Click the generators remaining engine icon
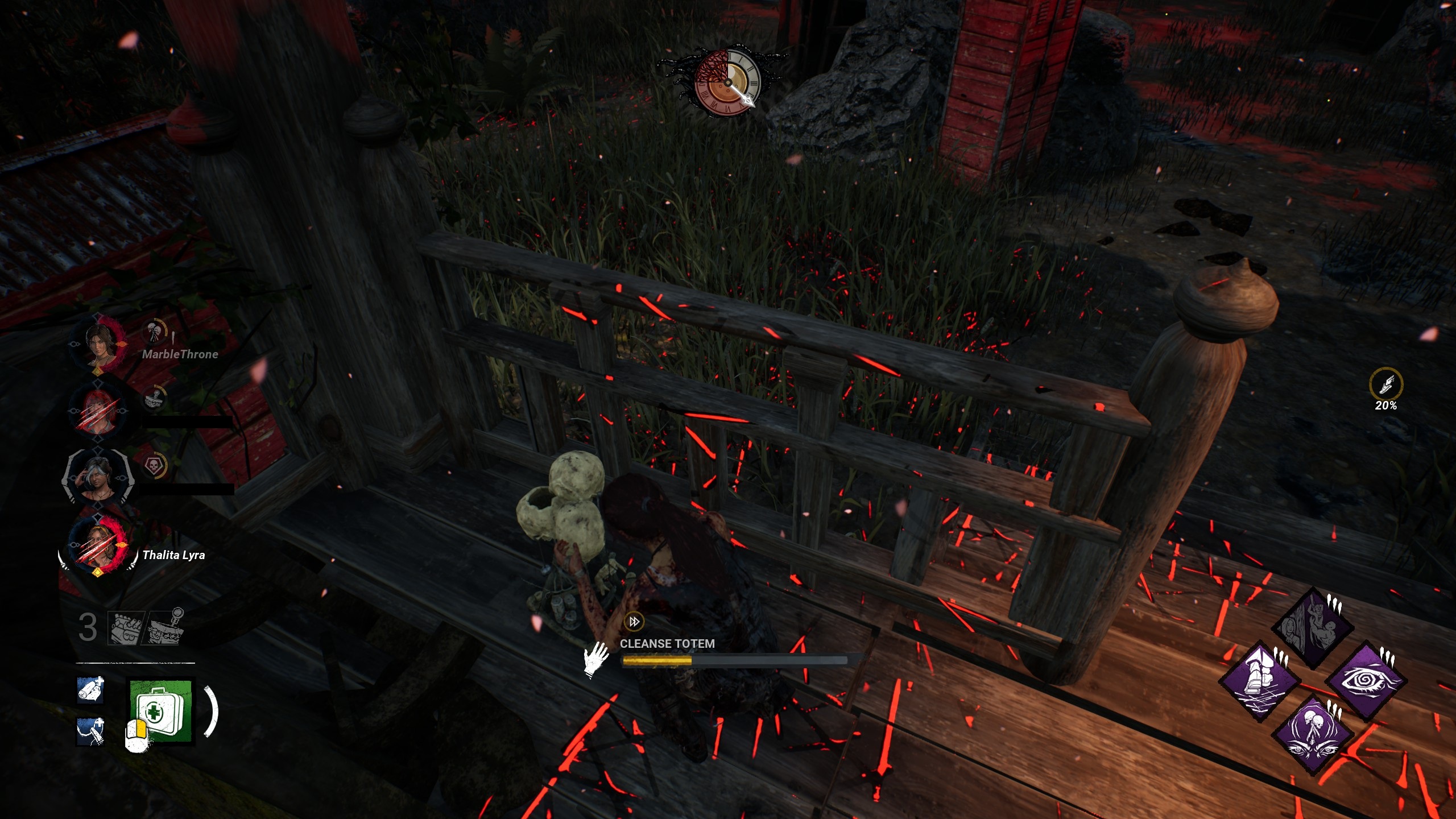The height and width of the screenshot is (819, 1456). click(x=126, y=628)
